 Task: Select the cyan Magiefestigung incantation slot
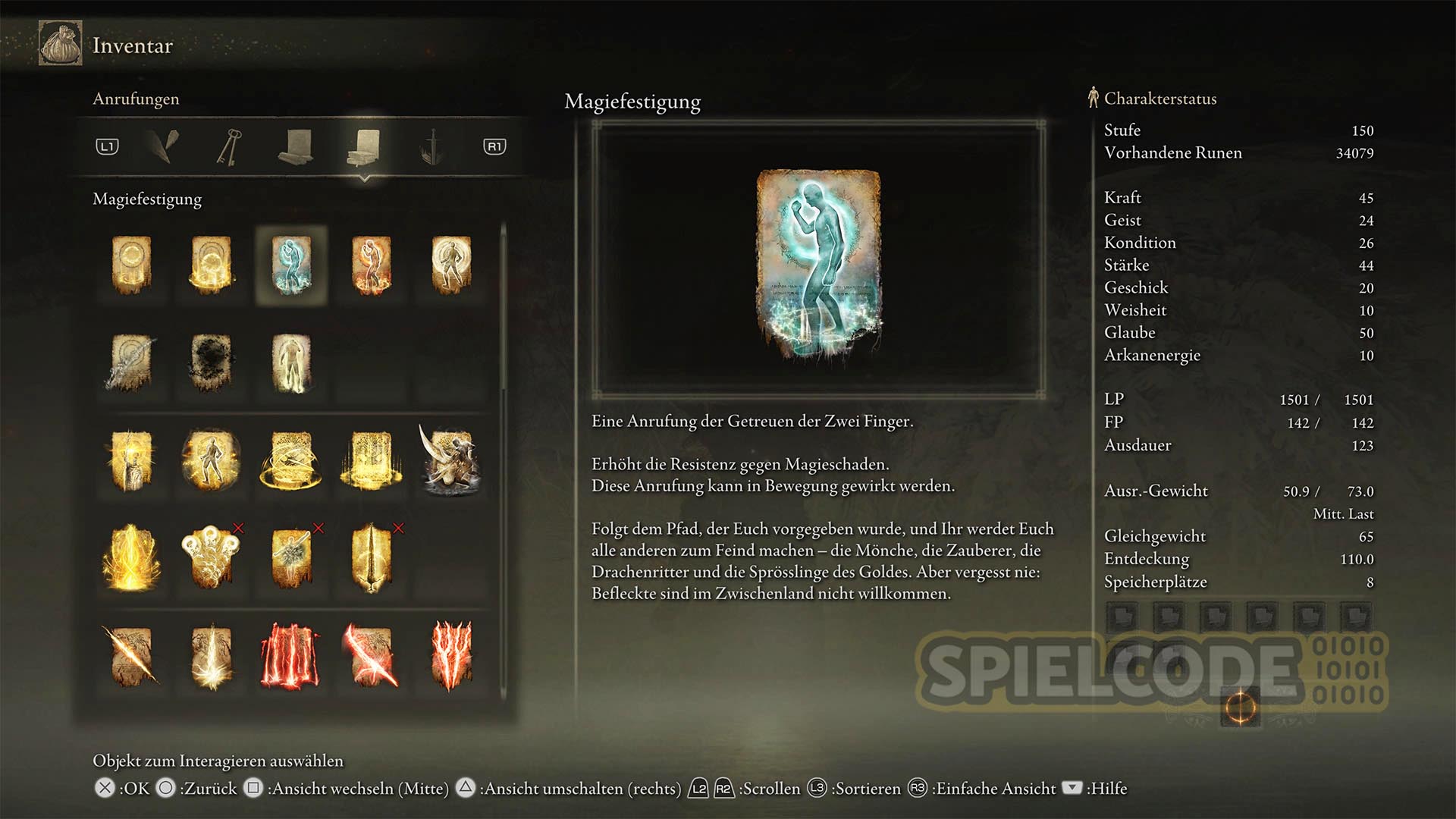(291, 265)
